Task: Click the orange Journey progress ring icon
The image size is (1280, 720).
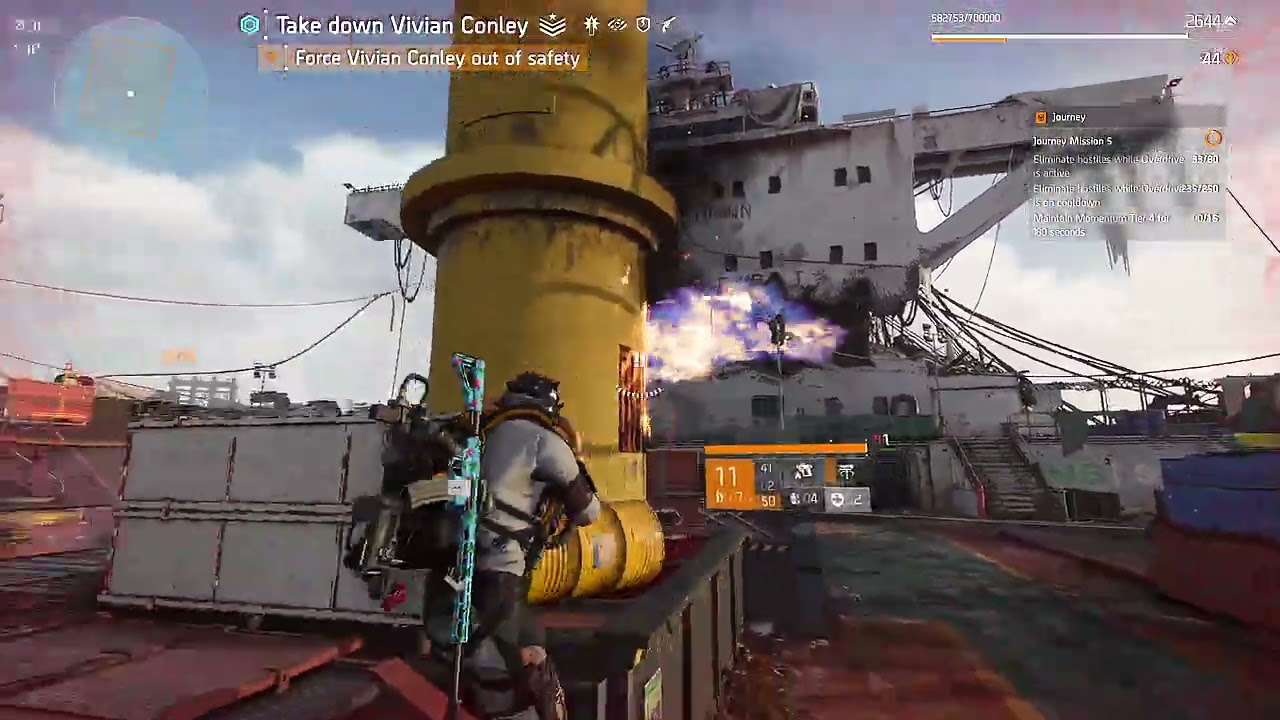Action: (x=1213, y=138)
